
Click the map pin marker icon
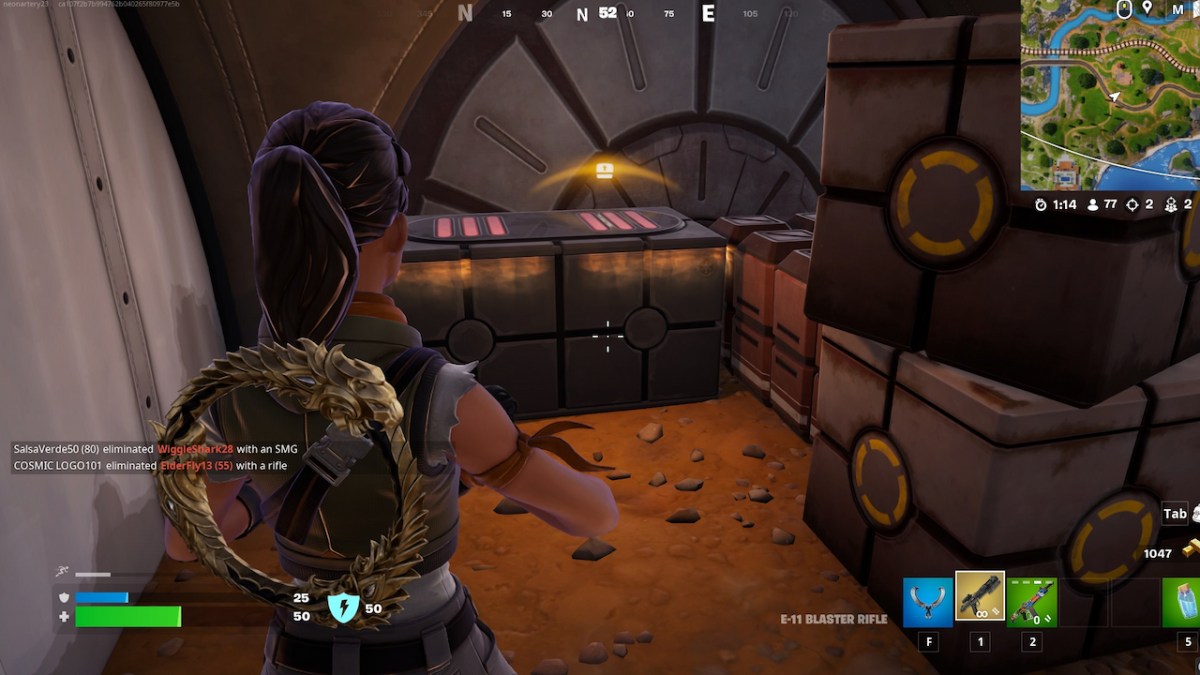(x=1147, y=9)
